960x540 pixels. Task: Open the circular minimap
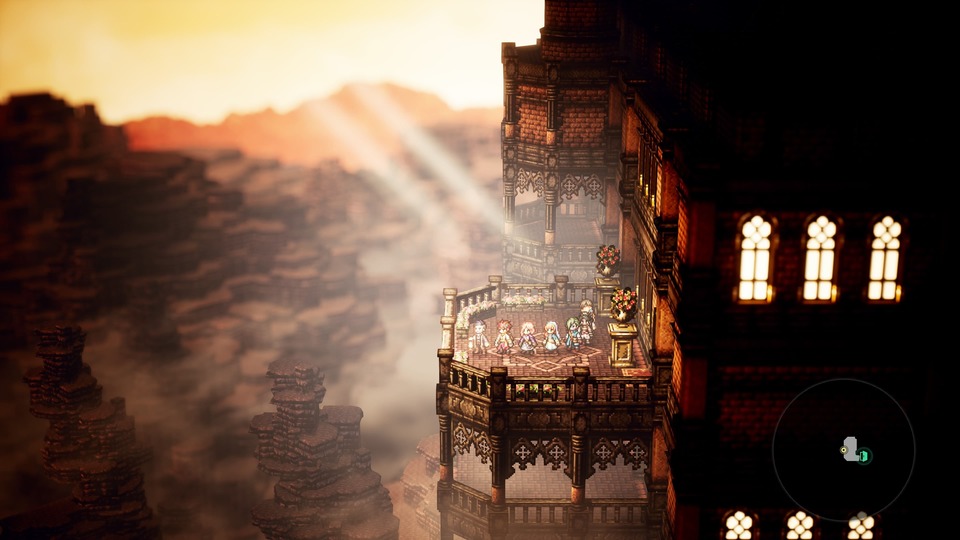pos(843,450)
